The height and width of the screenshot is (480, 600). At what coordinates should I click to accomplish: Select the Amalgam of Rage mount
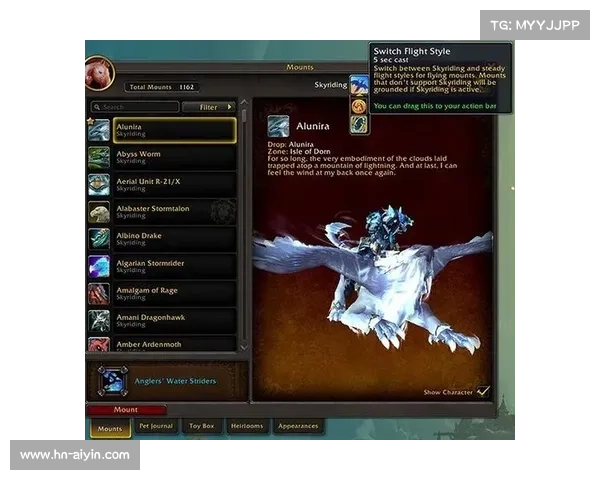[173, 293]
